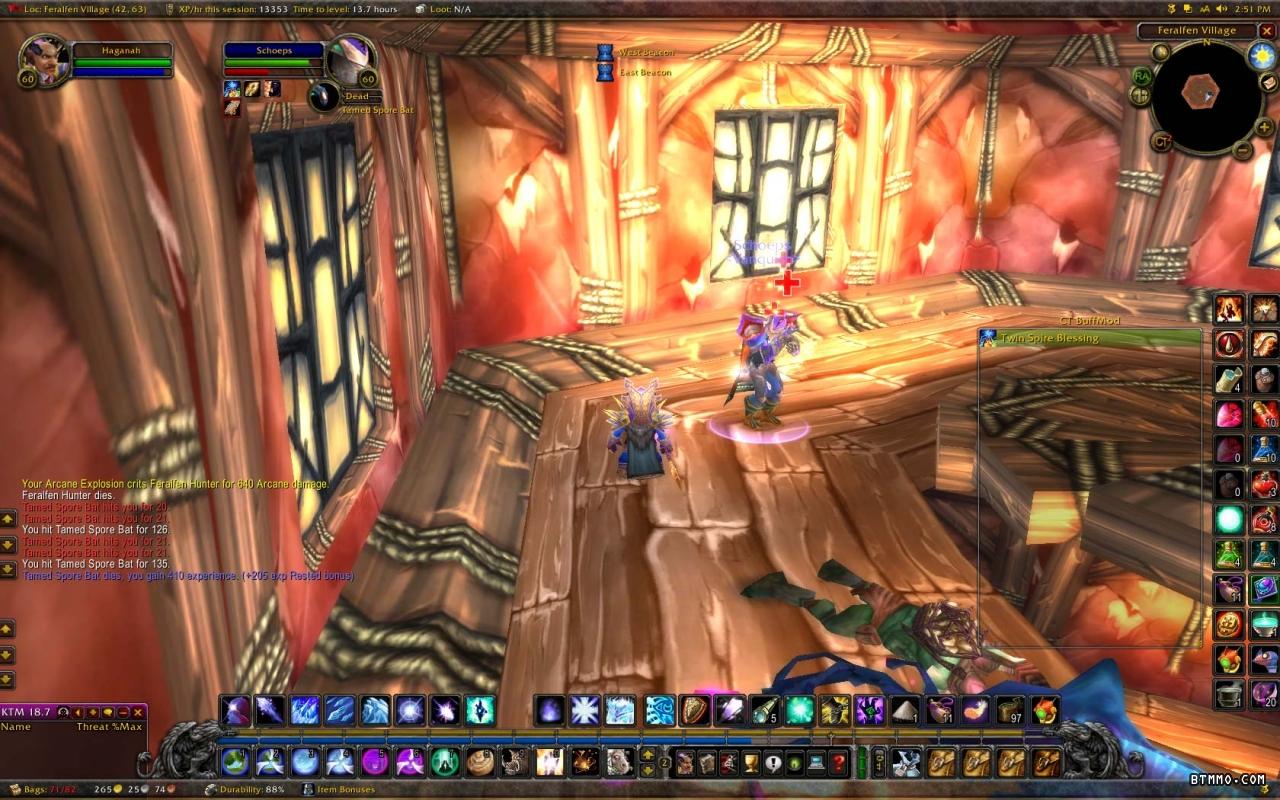Viewport: 1280px width, 800px height.
Task: Activate the purple orb spell in slot 5
Action: [374, 762]
